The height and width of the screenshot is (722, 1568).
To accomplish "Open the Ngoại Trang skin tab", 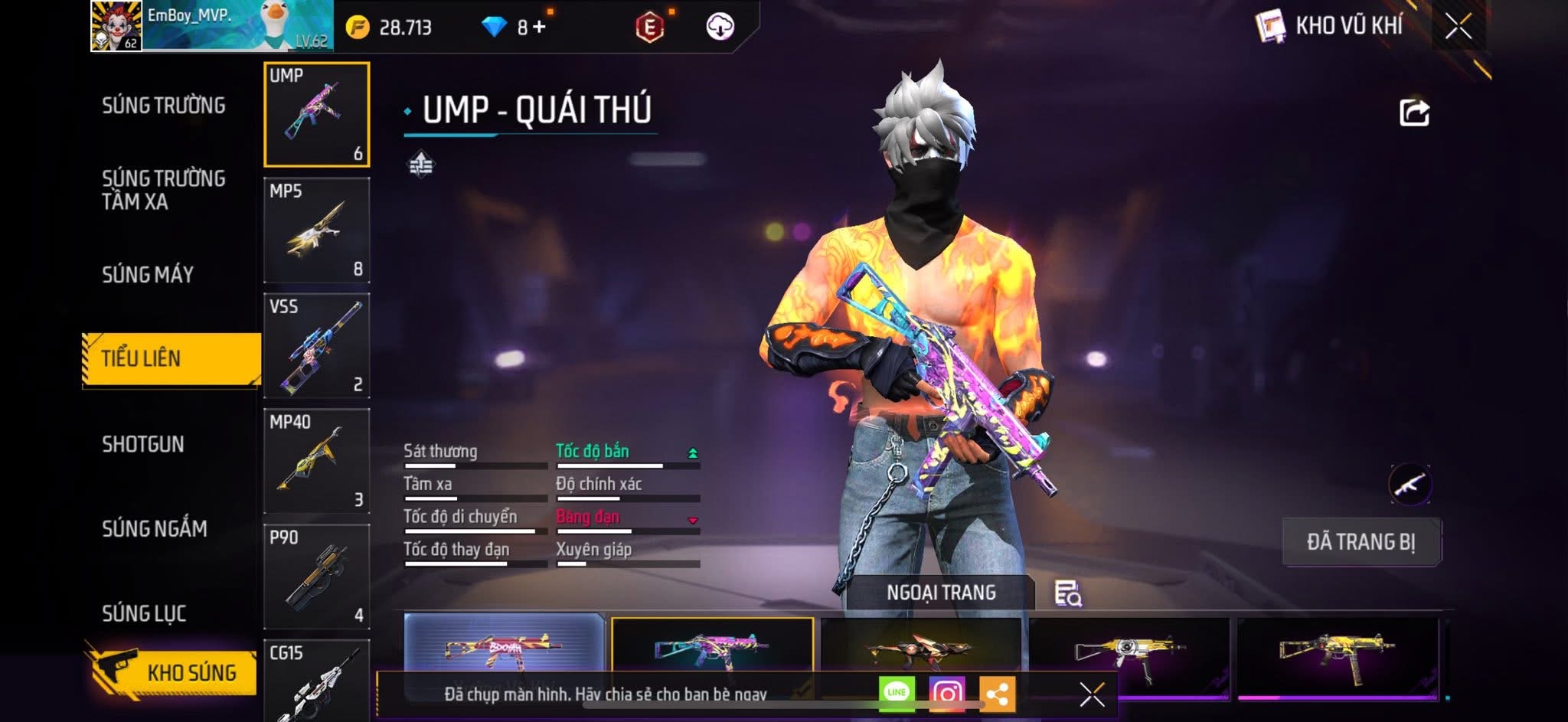I will (x=941, y=593).
